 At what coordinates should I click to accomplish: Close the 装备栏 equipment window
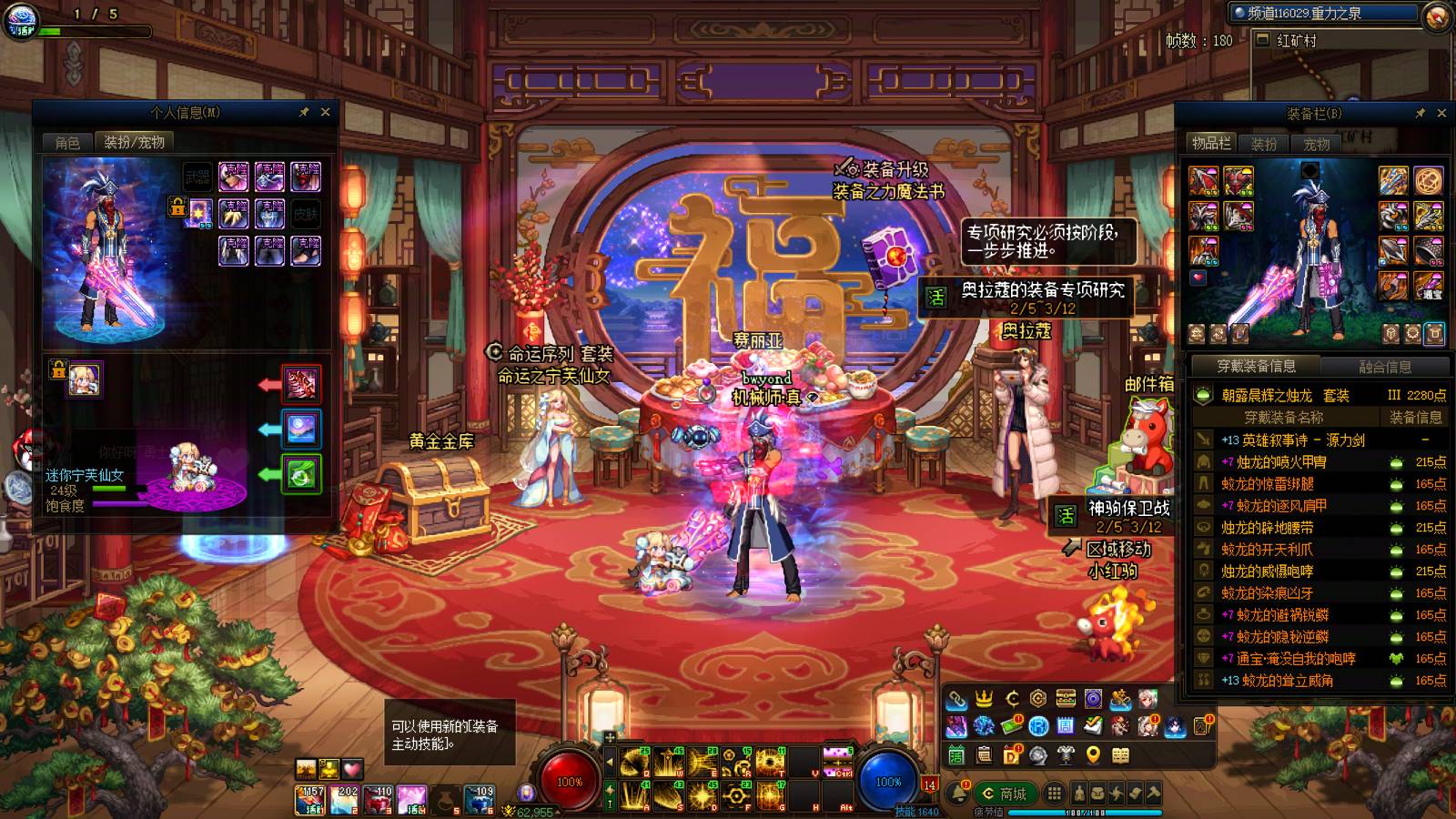click(1441, 113)
